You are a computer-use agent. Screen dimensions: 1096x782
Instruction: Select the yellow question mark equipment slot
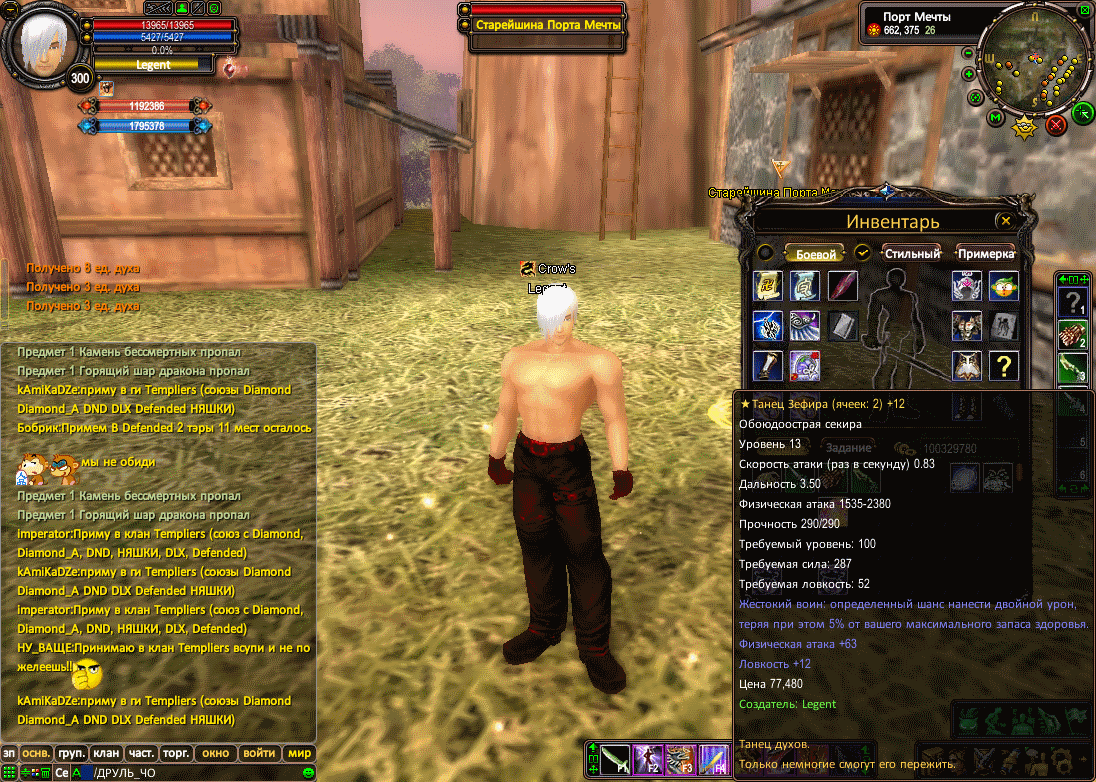click(1003, 366)
